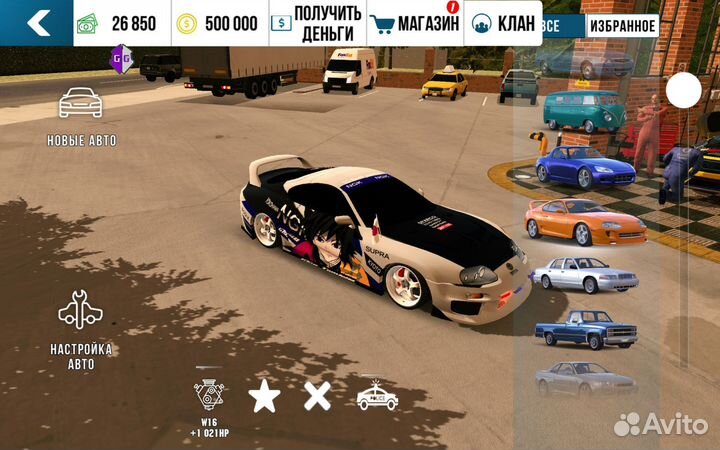
Task: Choose the blue sports car thumbnail
Action: (584, 166)
